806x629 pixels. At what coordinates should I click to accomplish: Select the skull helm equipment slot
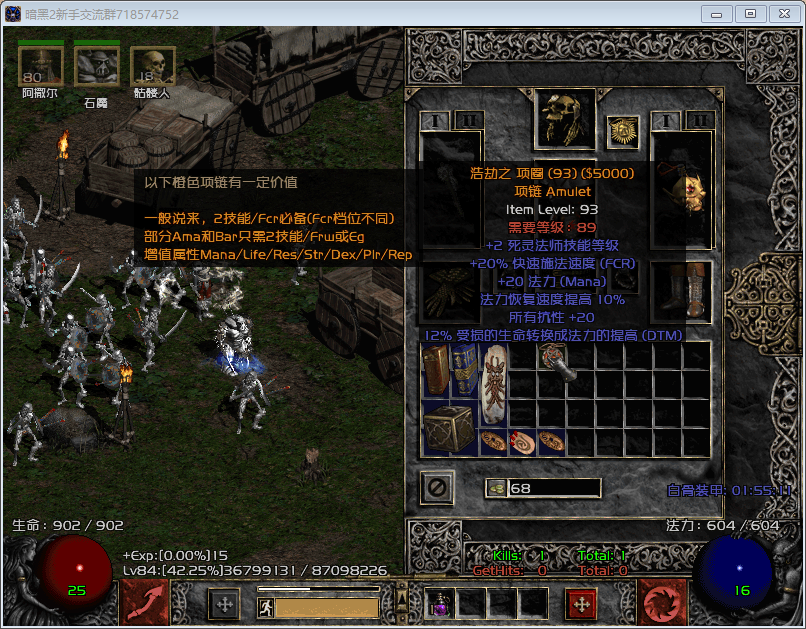pyautogui.click(x=563, y=119)
